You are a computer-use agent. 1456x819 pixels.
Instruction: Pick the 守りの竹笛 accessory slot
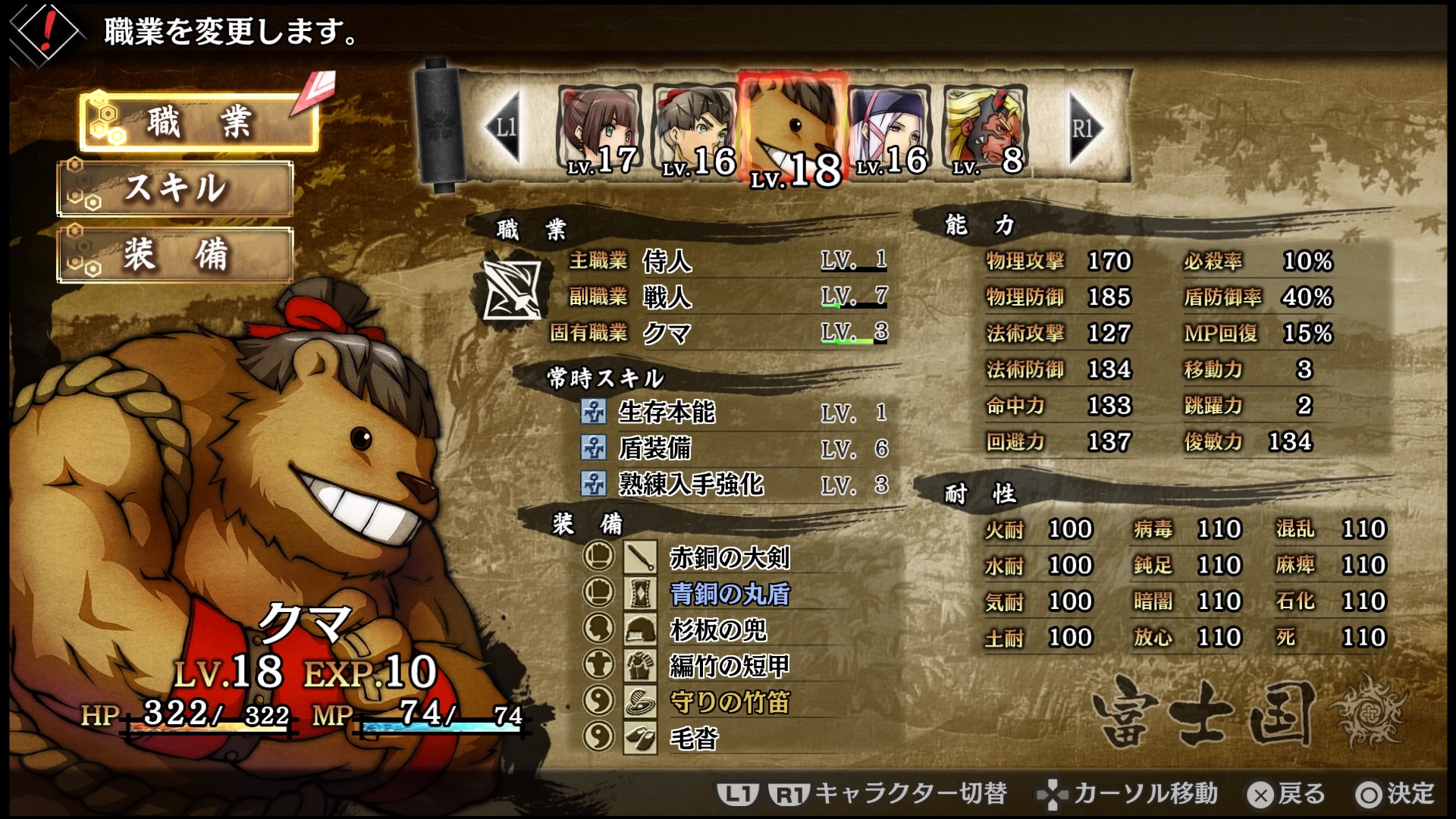pyautogui.click(x=730, y=701)
